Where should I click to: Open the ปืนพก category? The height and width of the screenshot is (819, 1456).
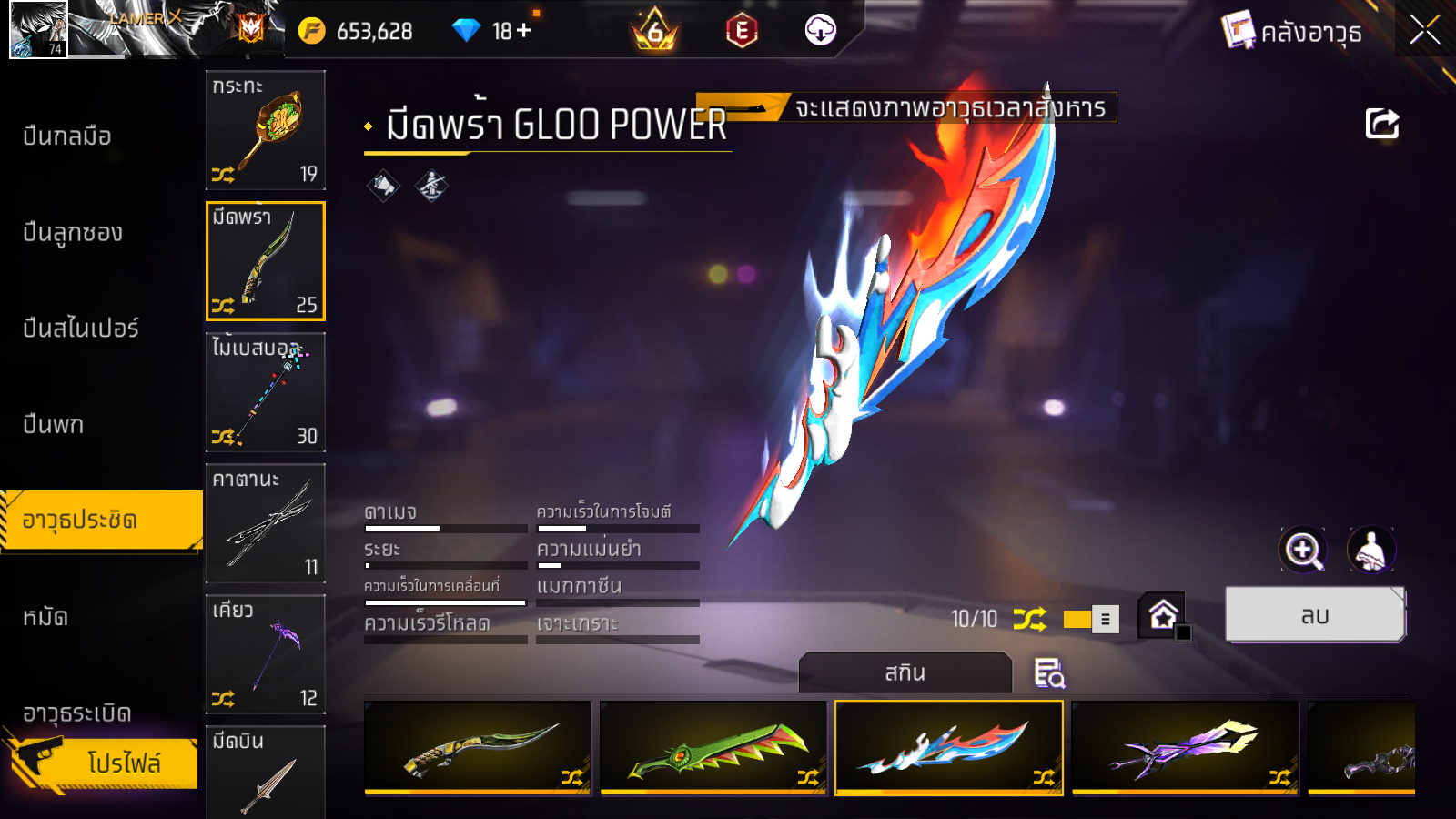tap(54, 425)
